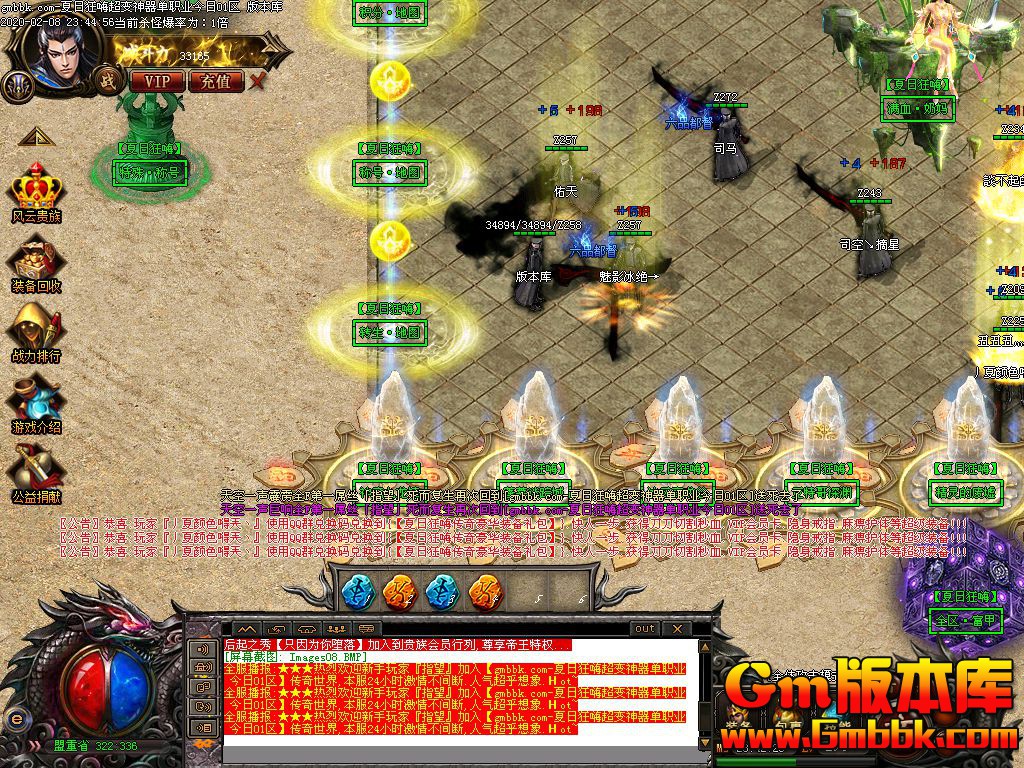1024x768 pixels.
Task: Close the chat panel with its X button
Action: click(x=677, y=628)
